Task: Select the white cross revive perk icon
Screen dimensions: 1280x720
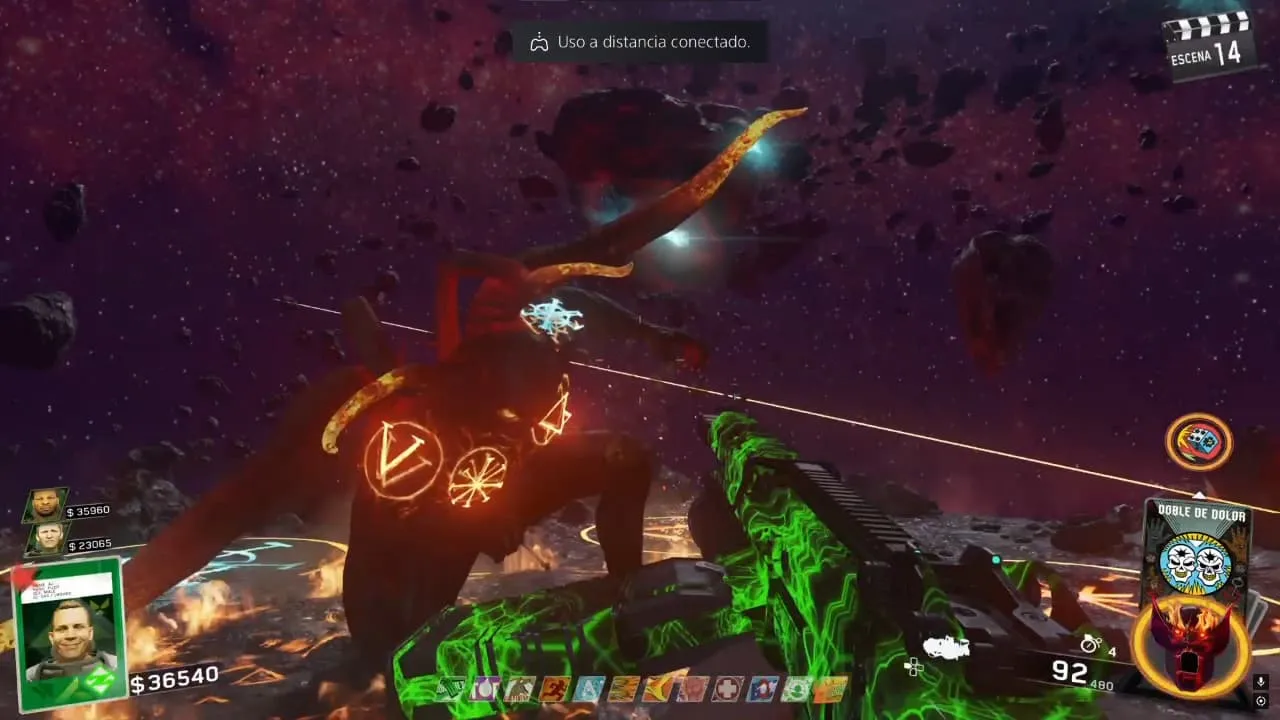Action: [728, 689]
